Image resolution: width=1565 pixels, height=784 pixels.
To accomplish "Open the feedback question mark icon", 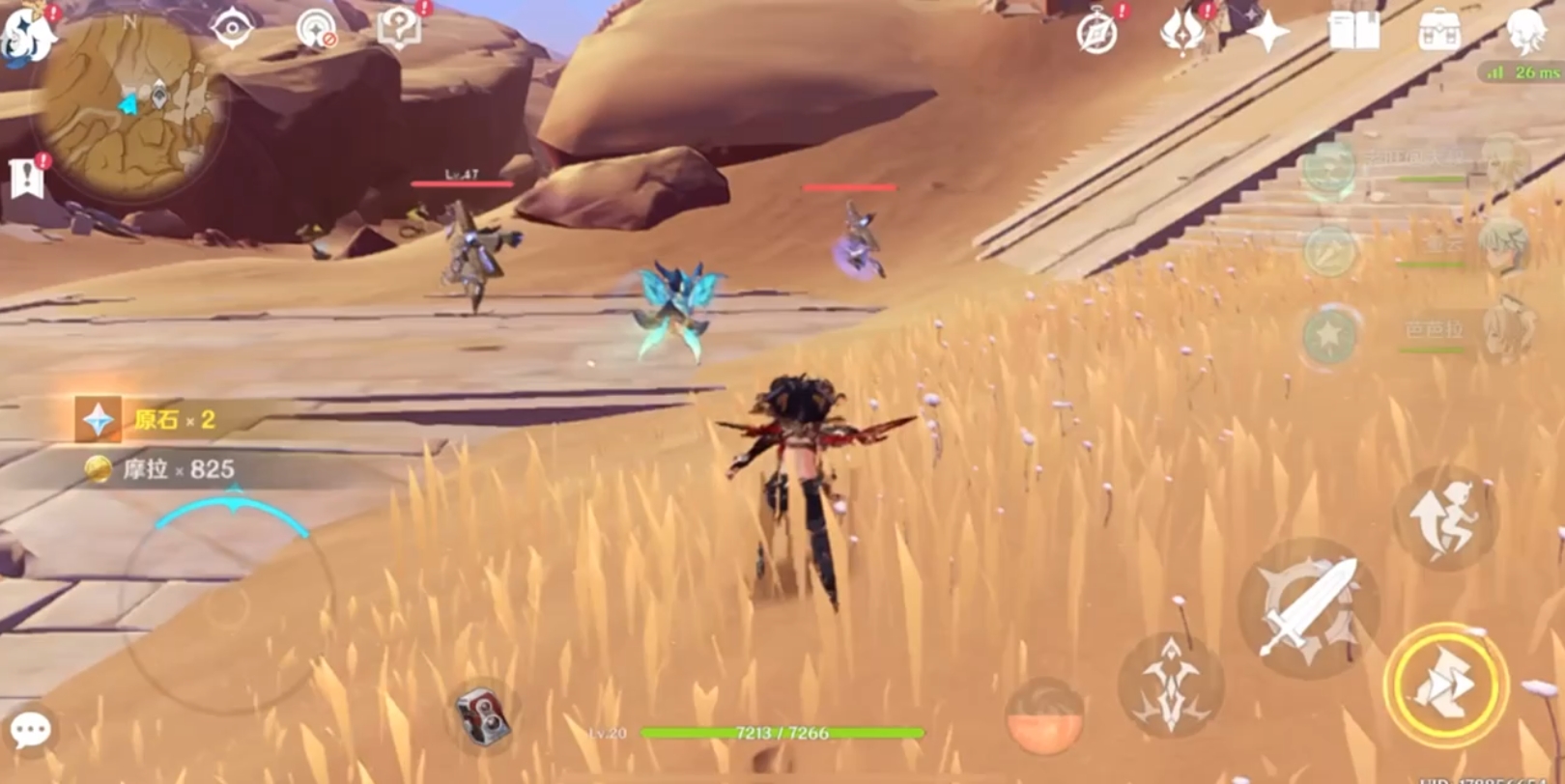I will (x=399, y=27).
